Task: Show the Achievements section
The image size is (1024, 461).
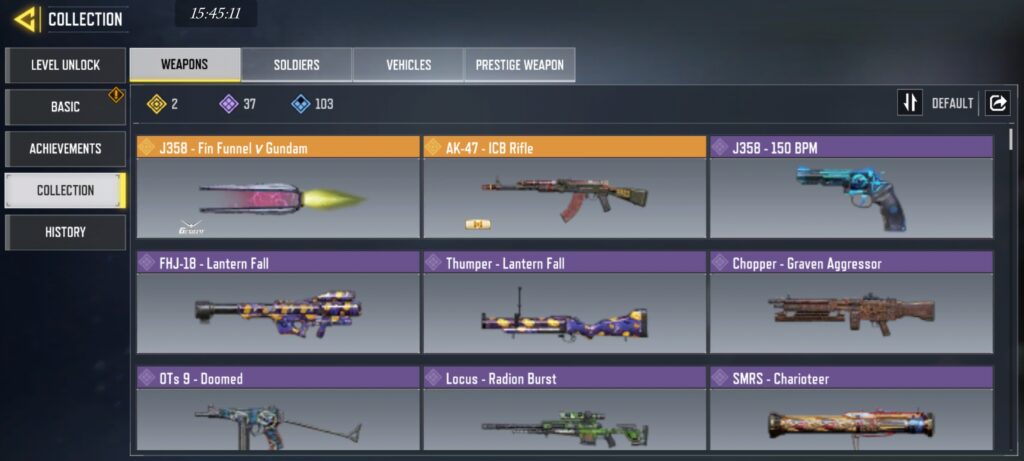Action: (x=65, y=149)
